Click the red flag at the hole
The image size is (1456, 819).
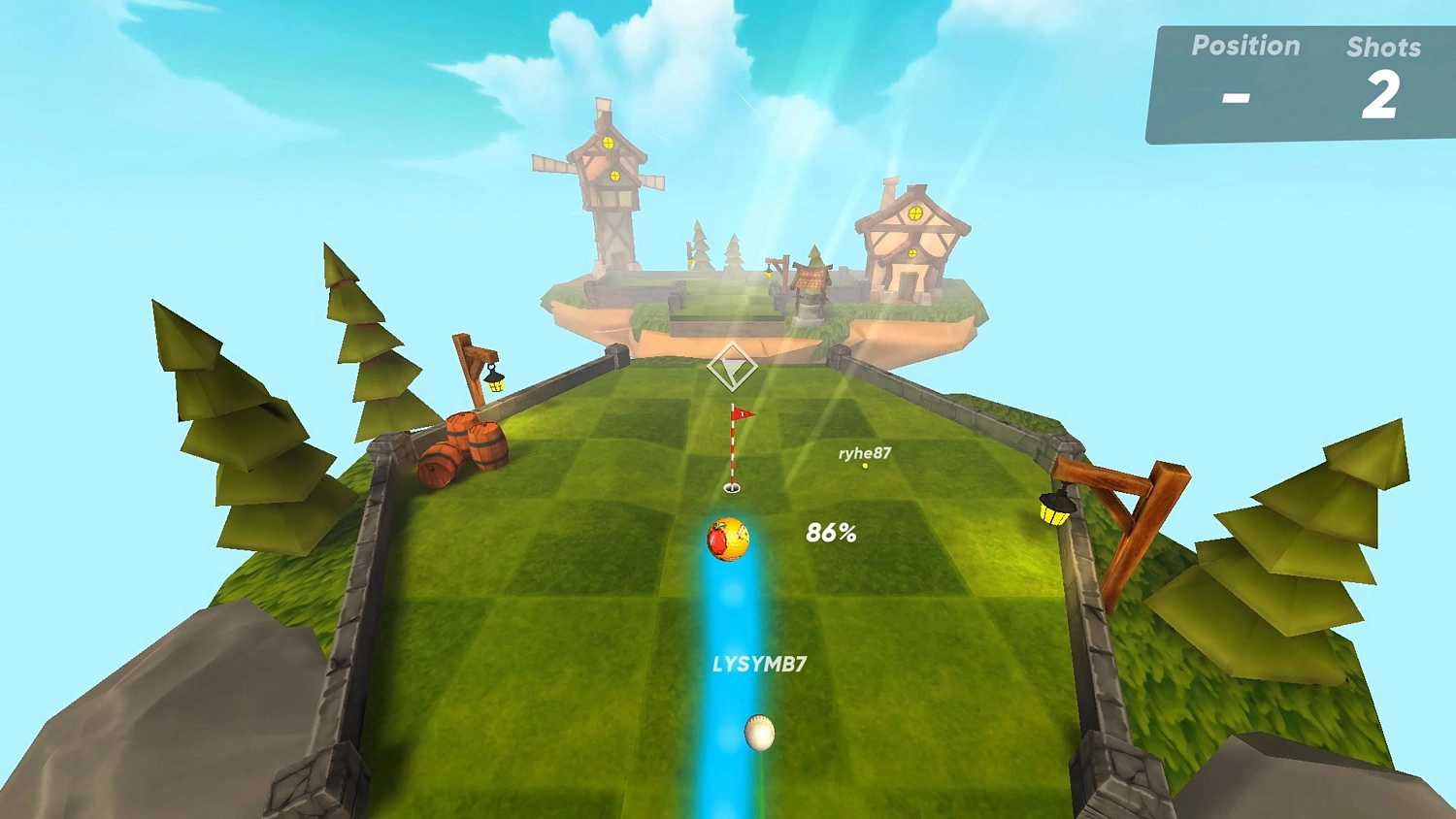coord(743,415)
